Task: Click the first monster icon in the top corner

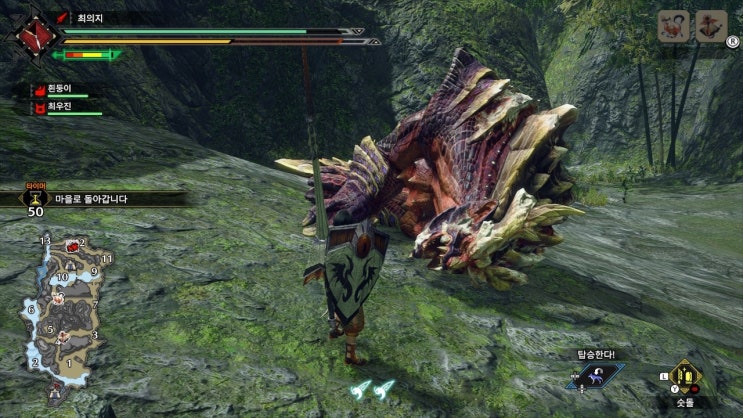Action: (673, 26)
